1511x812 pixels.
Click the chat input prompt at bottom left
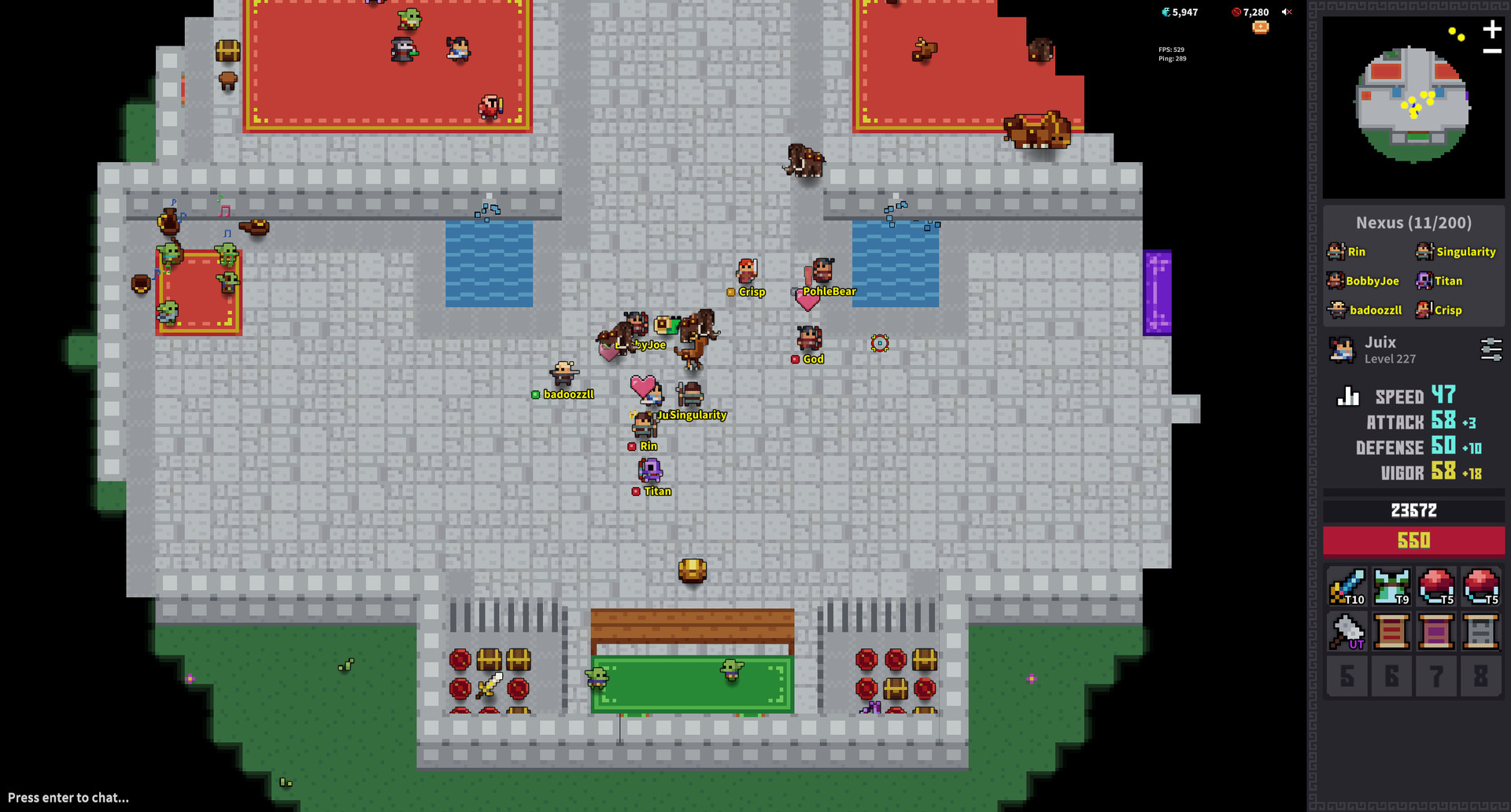click(67, 797)
